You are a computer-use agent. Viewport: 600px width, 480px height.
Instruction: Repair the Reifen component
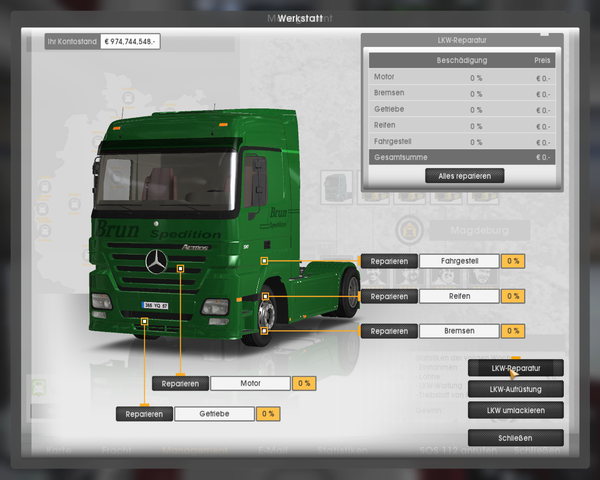389,296
